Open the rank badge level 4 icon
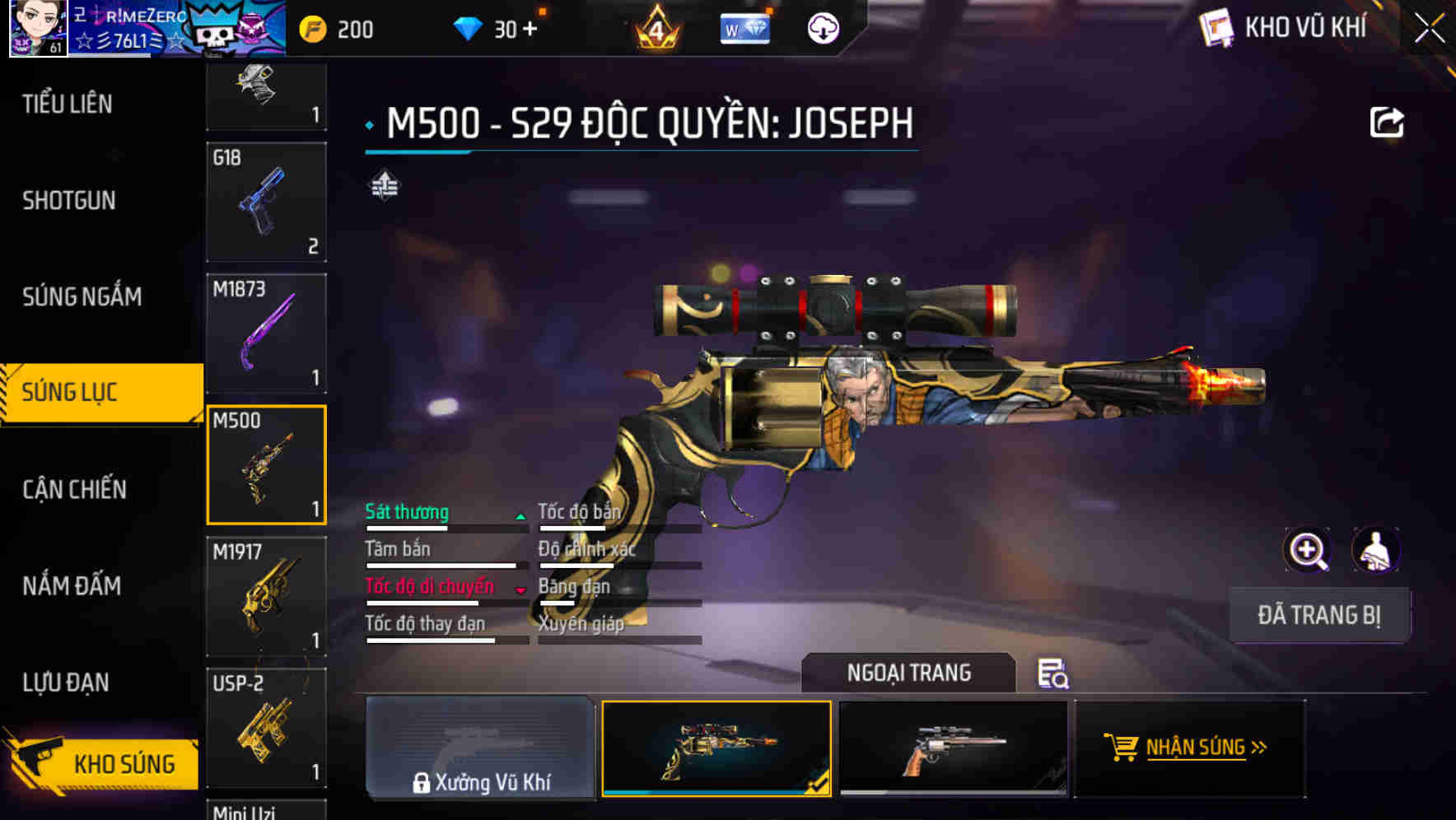 pyautogui.click(x=655, y=30)
